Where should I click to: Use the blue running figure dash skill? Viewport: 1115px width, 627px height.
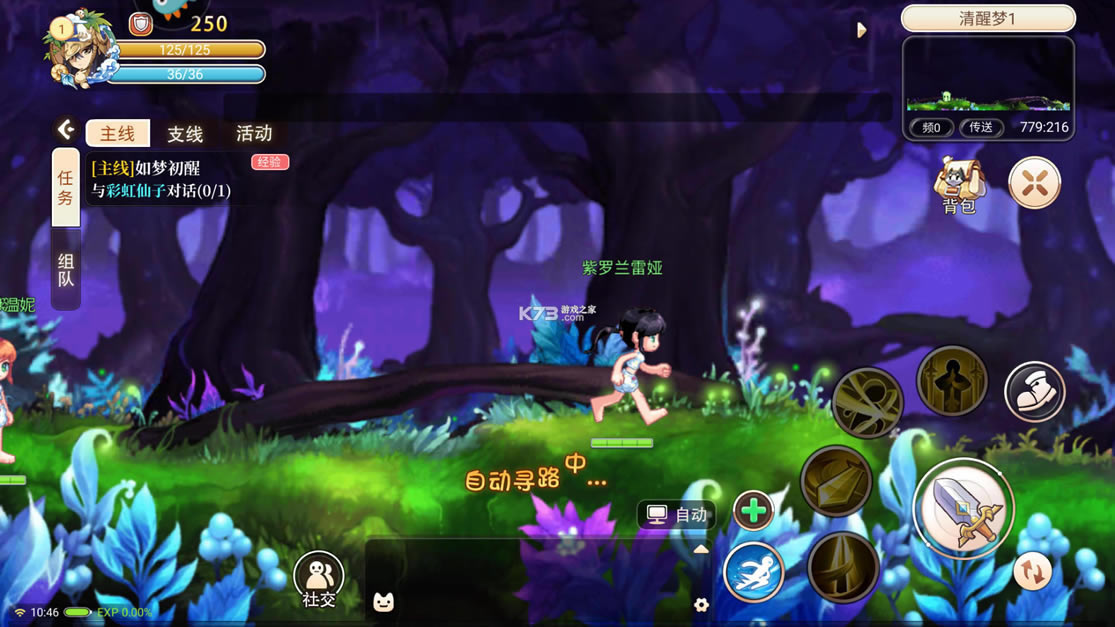click(x=753, y=572)
